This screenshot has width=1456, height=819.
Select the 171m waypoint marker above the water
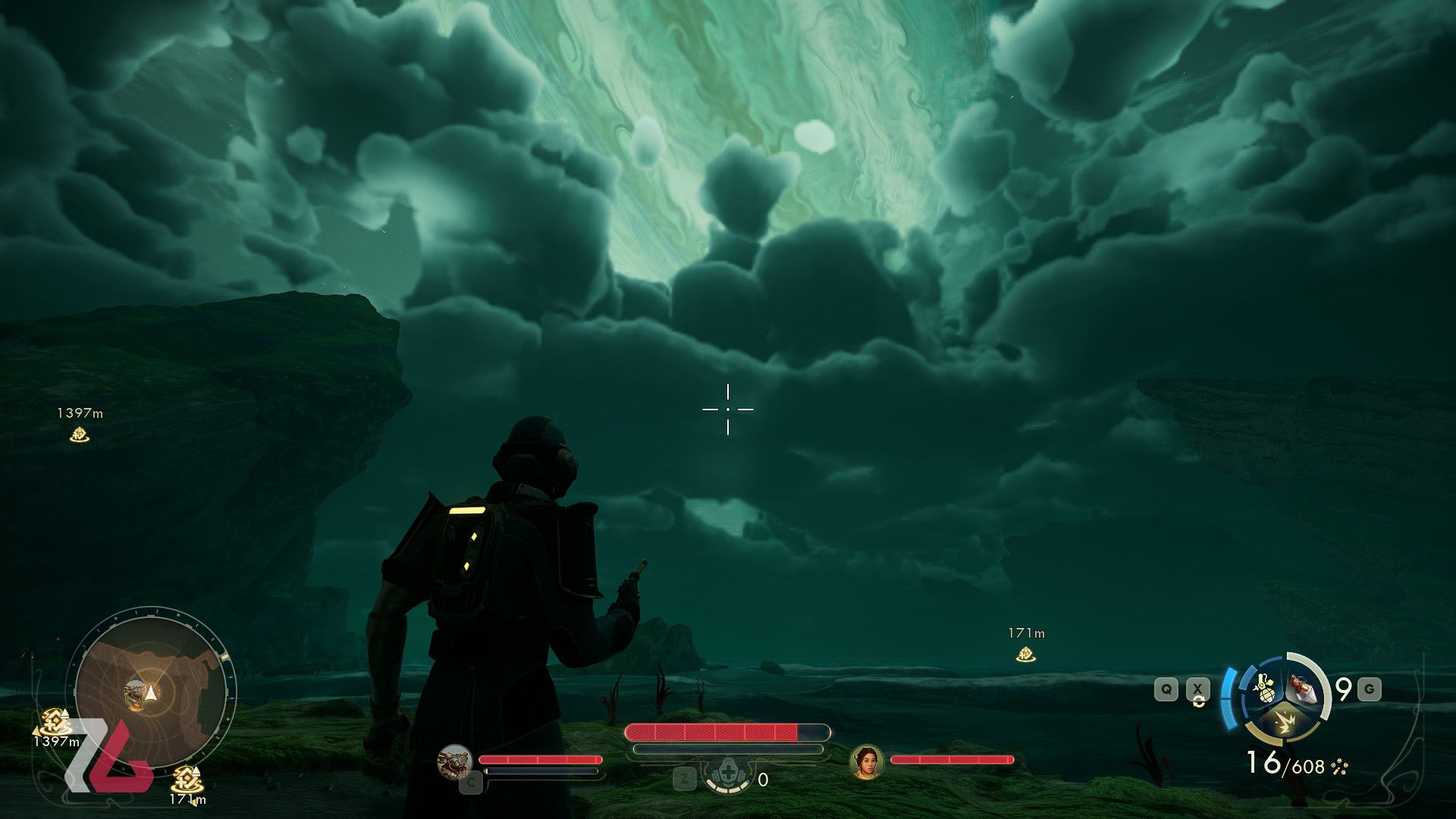coord(1025,654)
